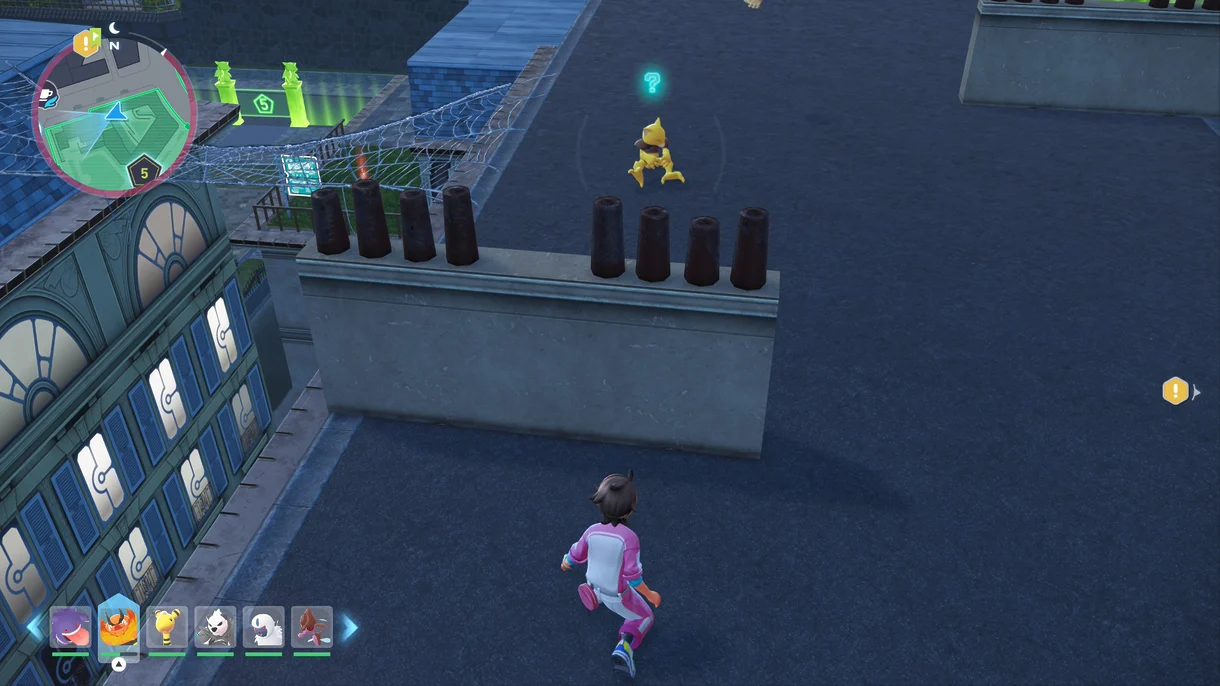Click the left arrow beside the party bar
Image resolution: width=1220 pixels, height=686 pixels.
pyautogui.click(x=35, y=628)
